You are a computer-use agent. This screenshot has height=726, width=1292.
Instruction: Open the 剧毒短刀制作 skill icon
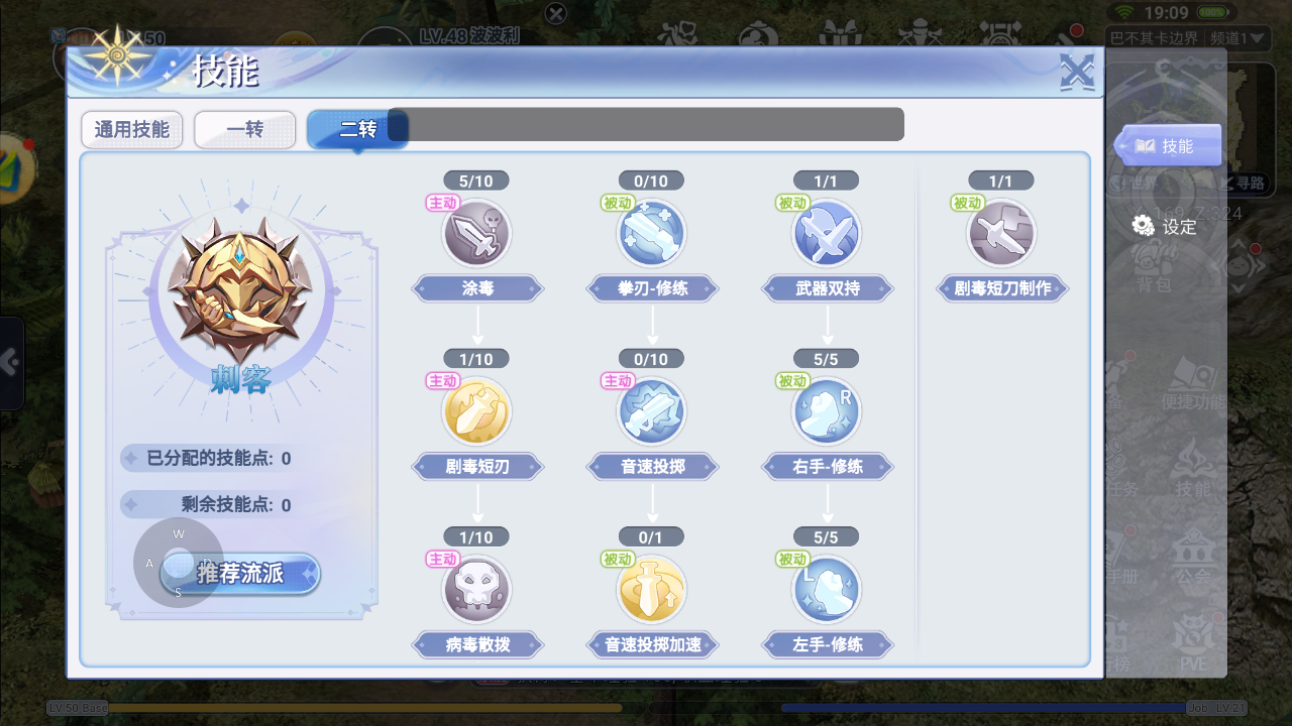pyautogui.click(x=1001, y=234)
